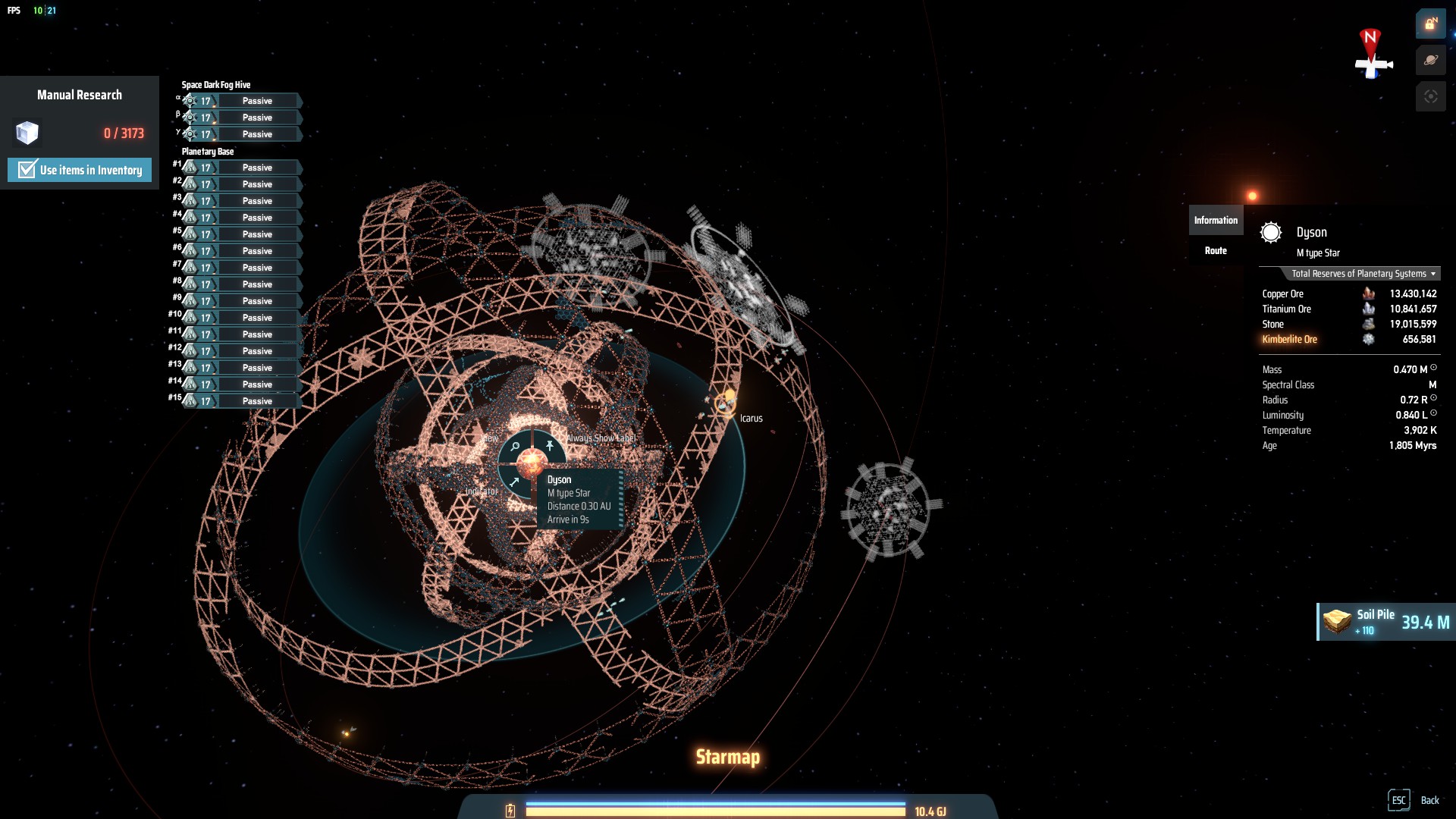Pin the star label with the pushpin icon
Screen dimensions: 1456x819
(550, 446)
